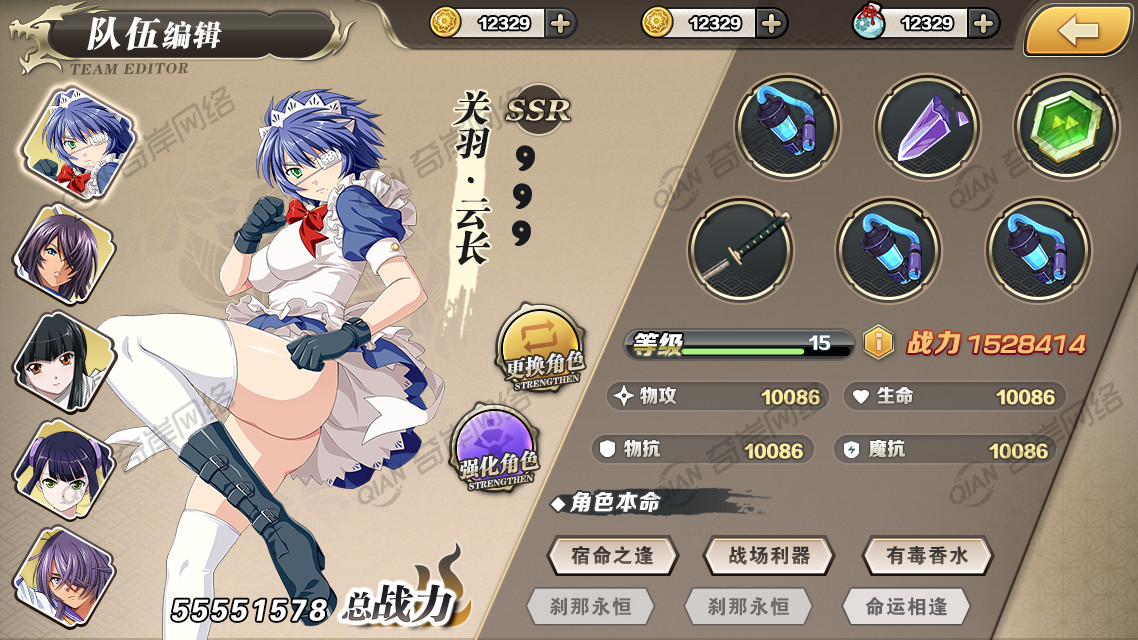This screenshot has height=640, width=1138.
Task: Select the green hexagon gem slot
Action: point(1066,128)
